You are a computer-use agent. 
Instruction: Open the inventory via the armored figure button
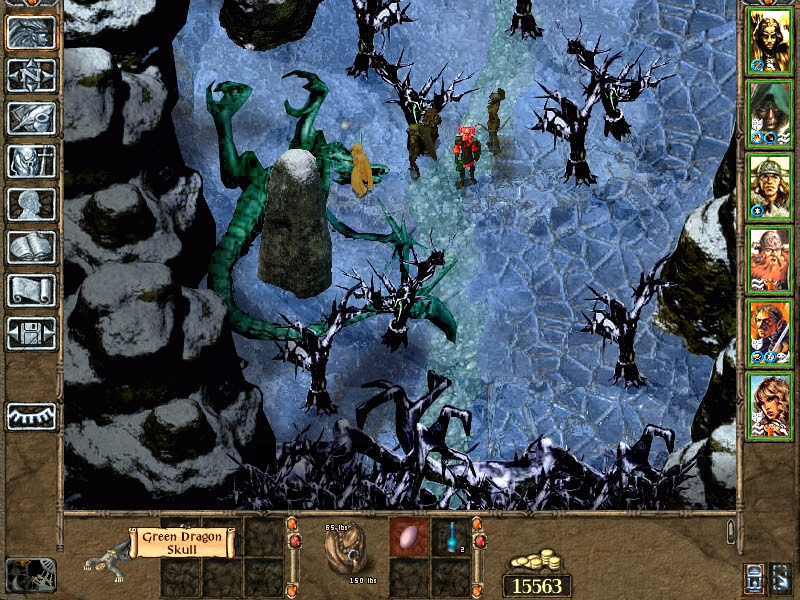[x=31, y=162]
